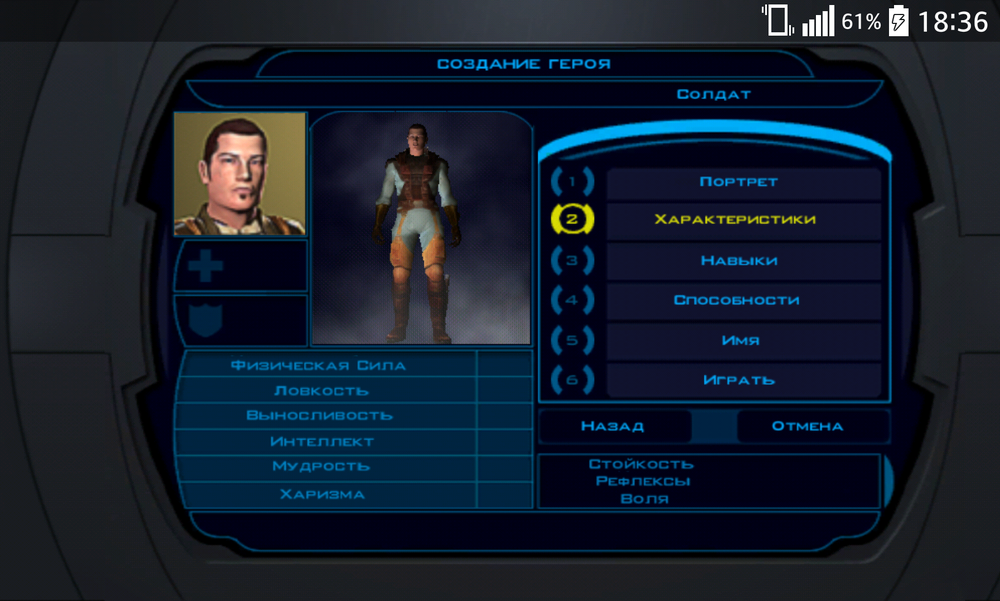Select the Интеллект attribute row
Screen dimensions: 1000x601
click(x=321, y=441)
